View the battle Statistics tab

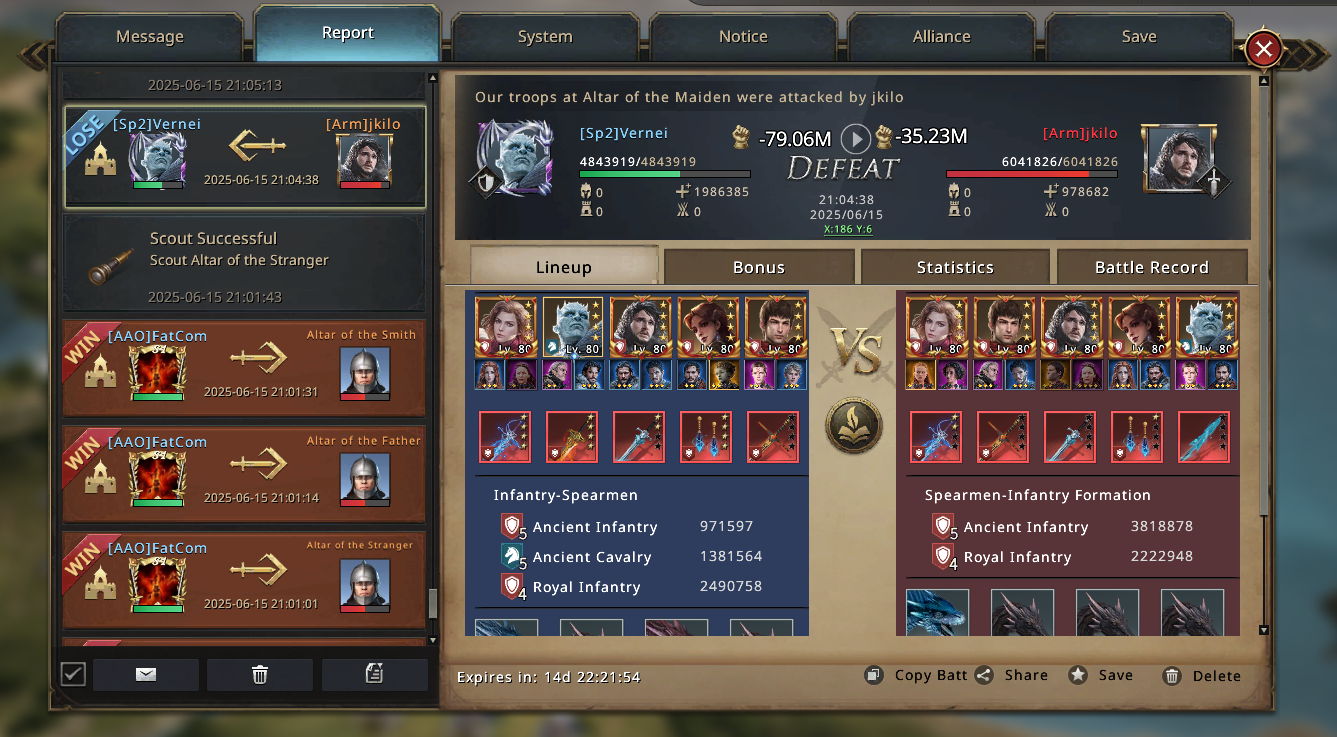[x=955, y=267]
